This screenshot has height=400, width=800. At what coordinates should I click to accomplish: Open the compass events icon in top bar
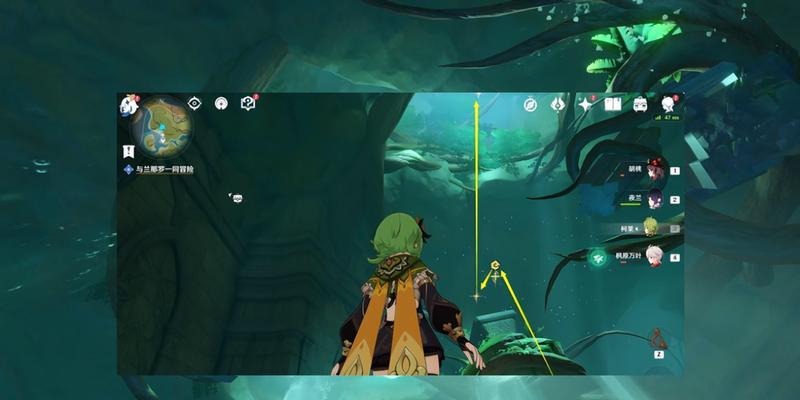tap(530, 104)
